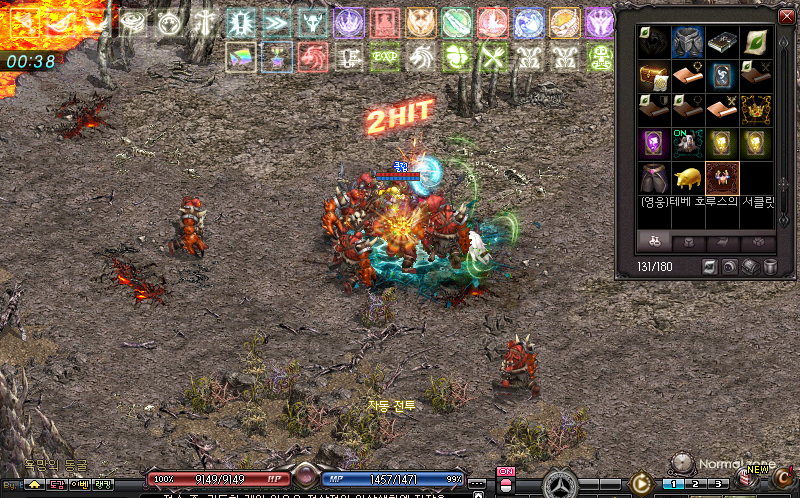Select the golden crown item
800x498 pixels.
(x=756, y=109)
